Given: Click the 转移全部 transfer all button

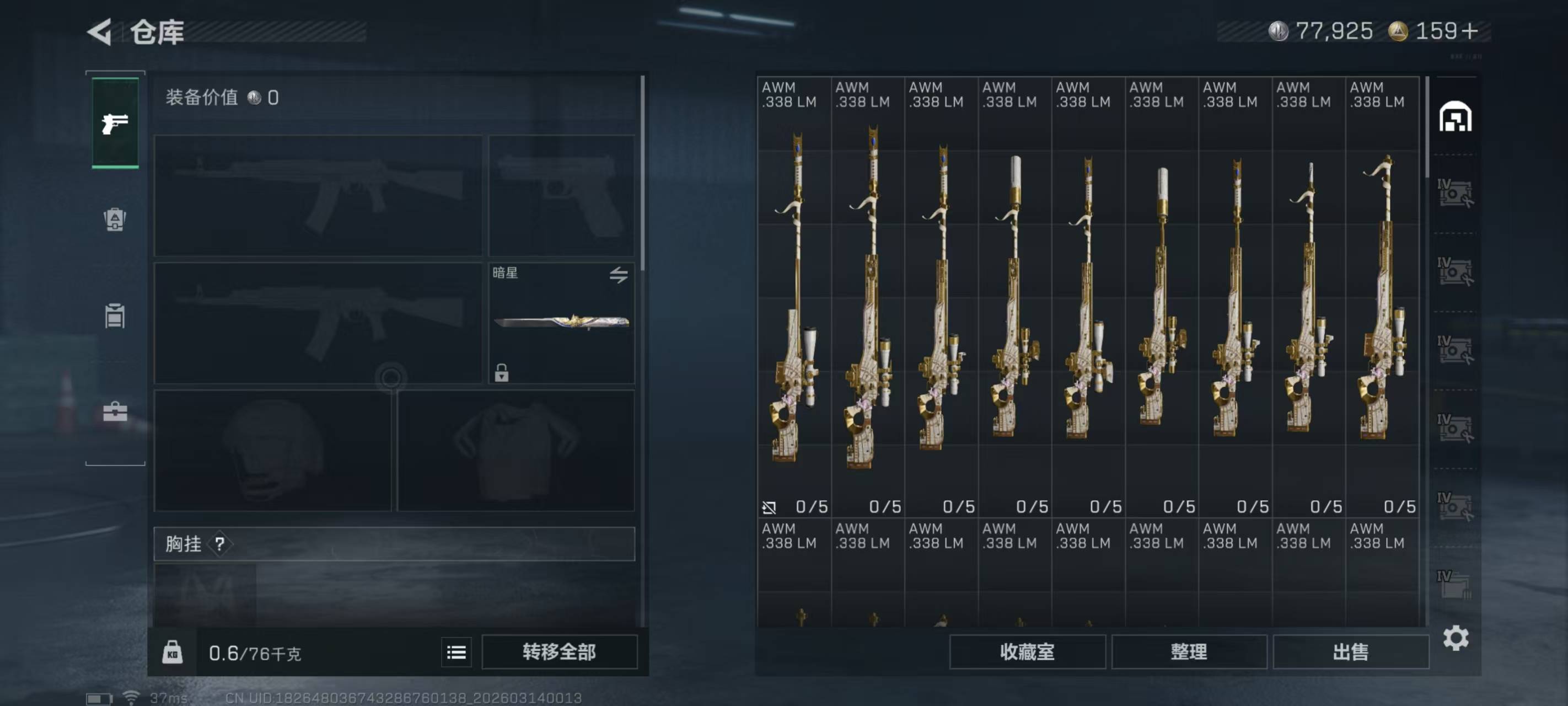Looking at the screenshot, I should 559,652.
